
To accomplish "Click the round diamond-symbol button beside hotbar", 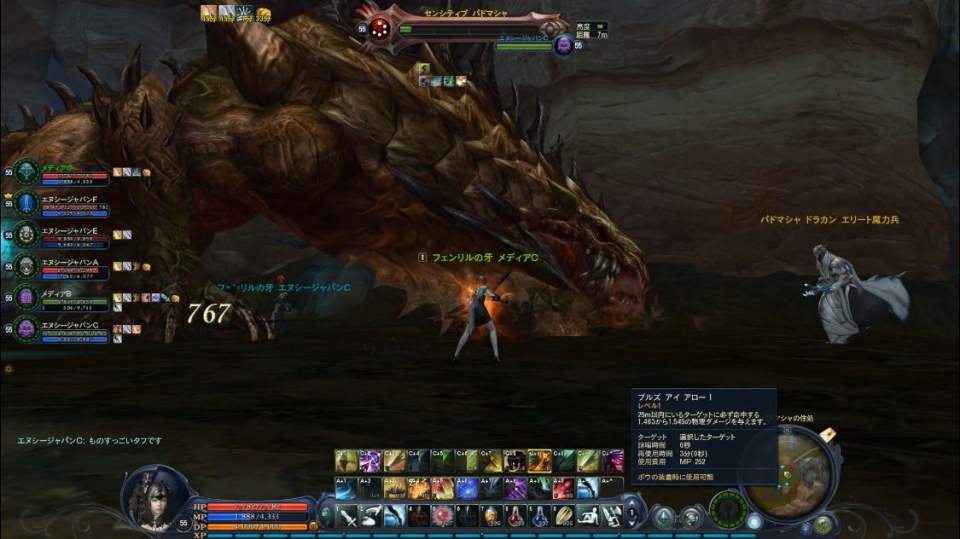I will [x=663, y=516].
